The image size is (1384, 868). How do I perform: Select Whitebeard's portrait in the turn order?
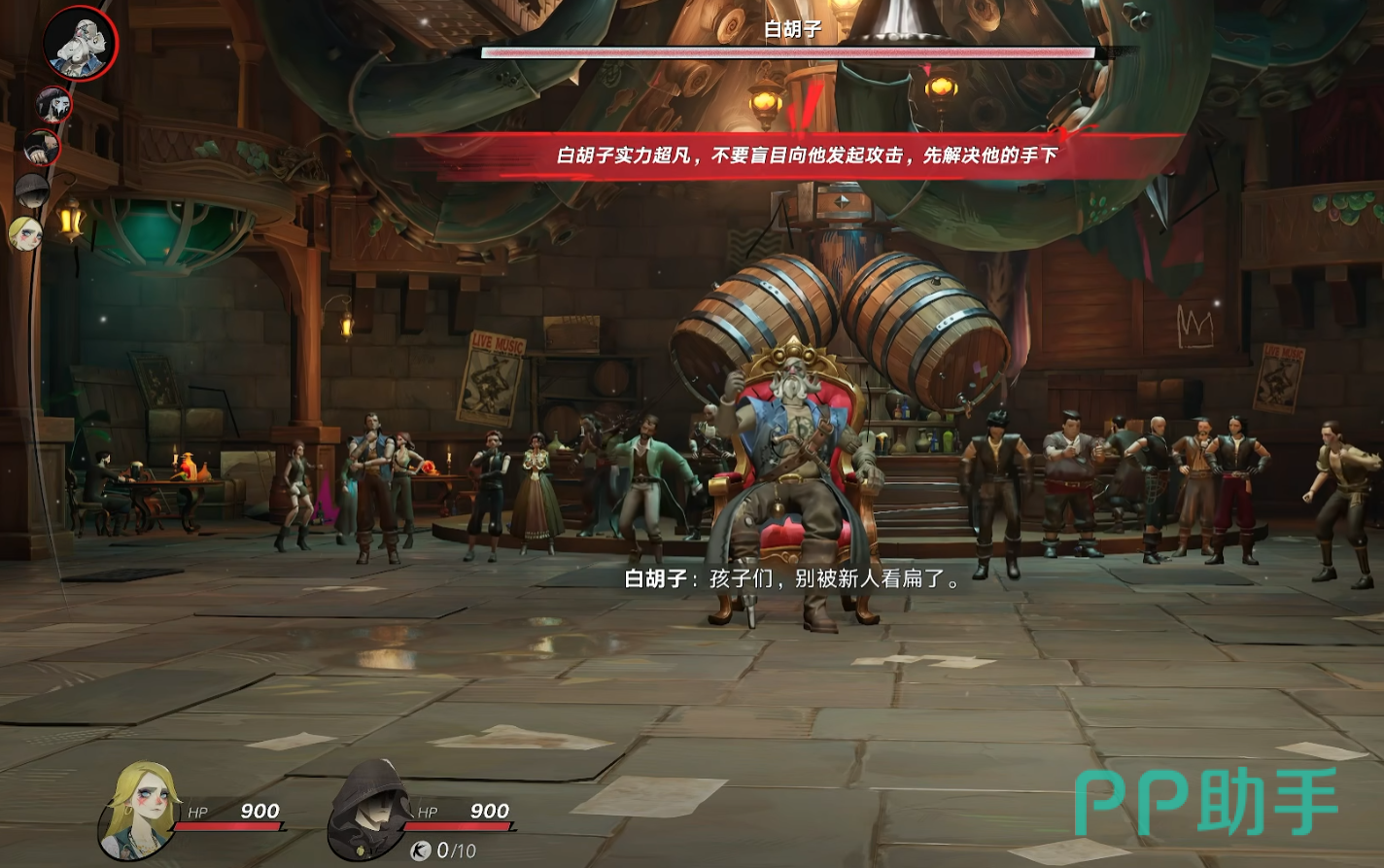pos(80,44)
